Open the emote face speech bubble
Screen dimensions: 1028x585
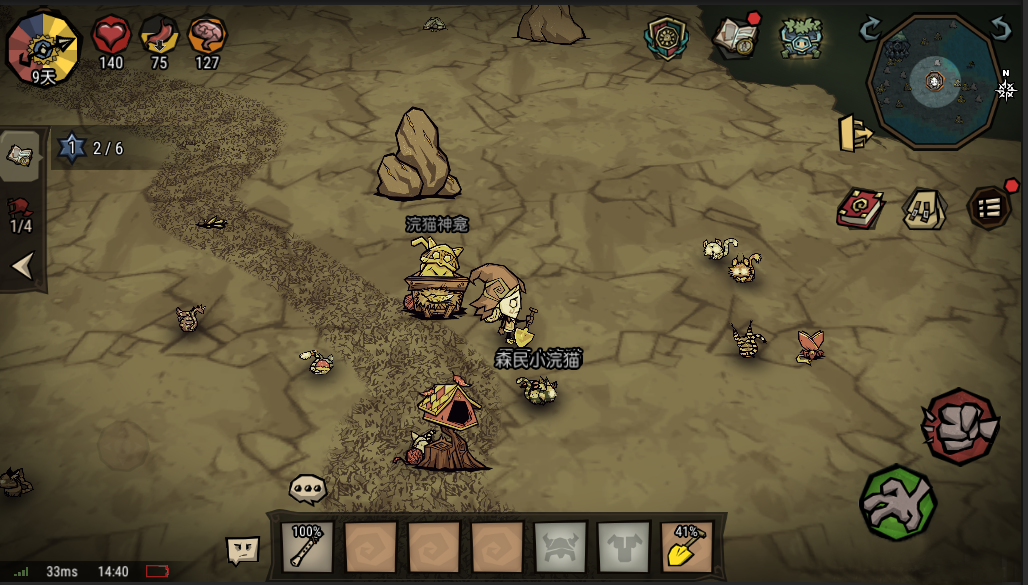pos(243,548)
